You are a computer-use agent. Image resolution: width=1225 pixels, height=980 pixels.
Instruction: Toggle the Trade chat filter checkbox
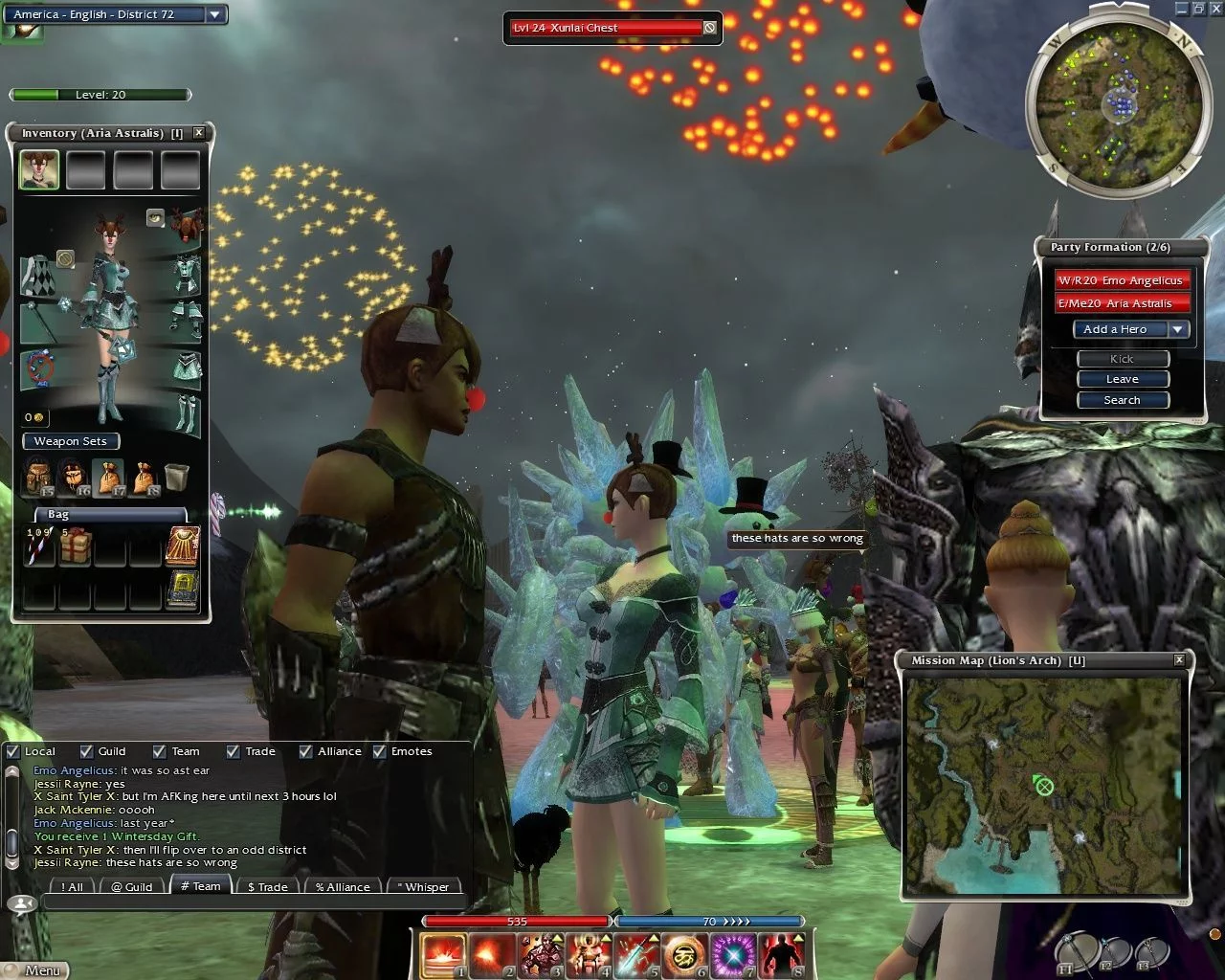(x=234, y=751)
